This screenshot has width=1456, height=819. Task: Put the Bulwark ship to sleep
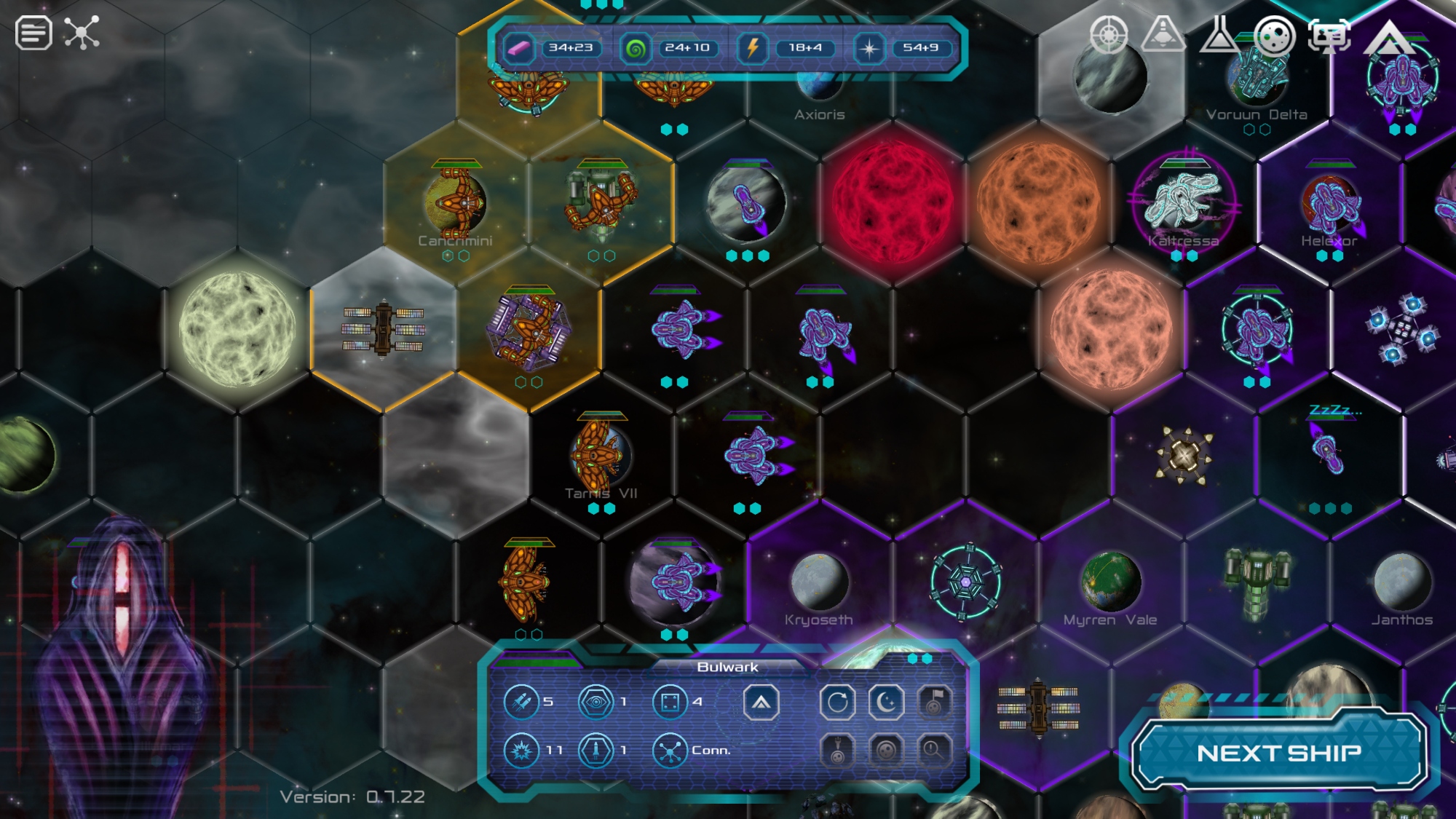click(x=886, y=703)
